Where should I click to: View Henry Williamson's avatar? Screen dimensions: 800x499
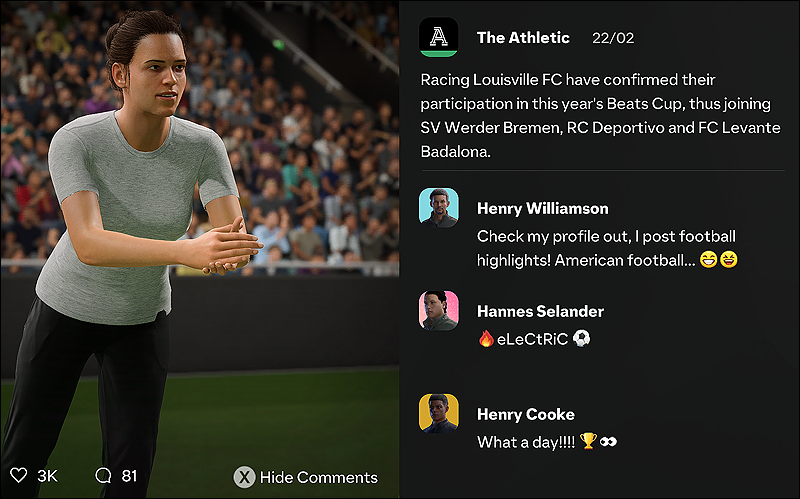(x=439, y=208)
